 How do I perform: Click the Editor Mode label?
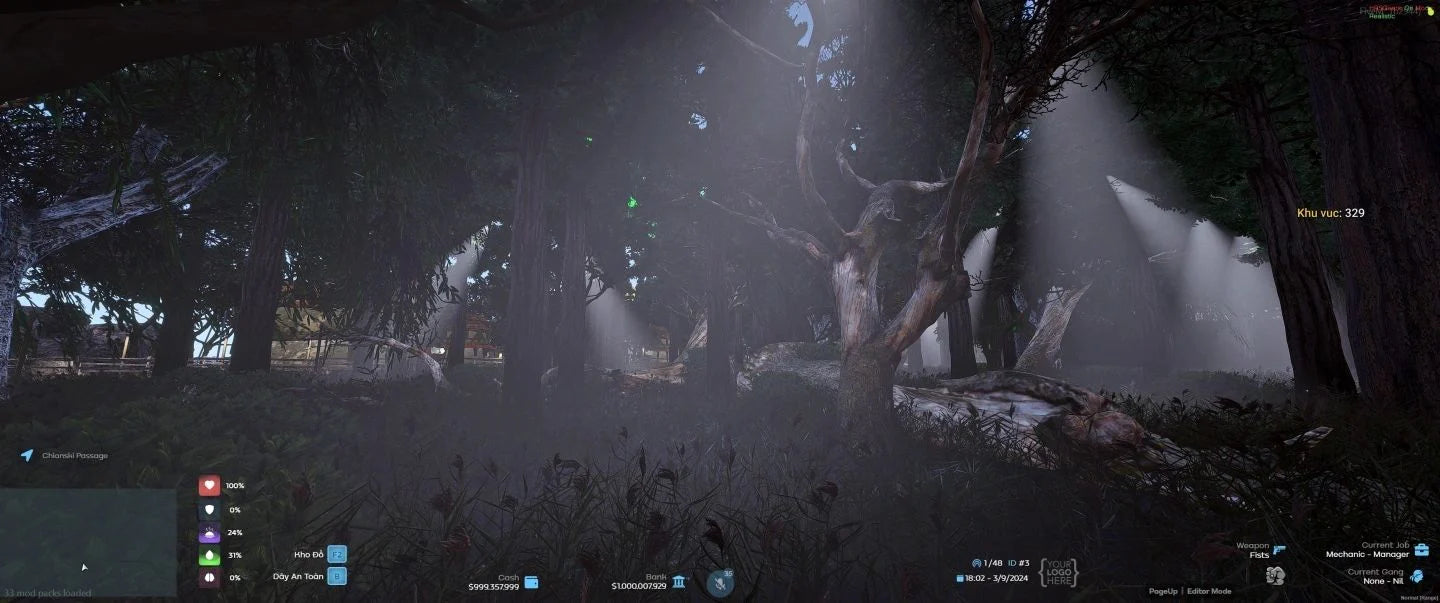click(1209, 591)
